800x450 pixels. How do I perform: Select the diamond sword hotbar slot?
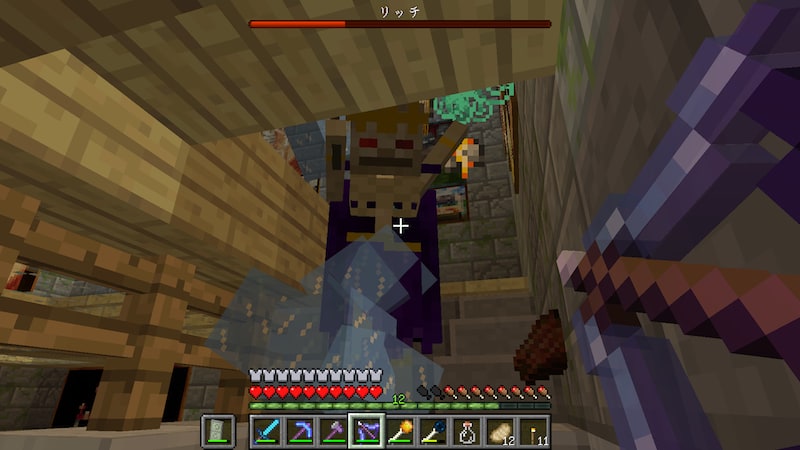pos(265,431)
